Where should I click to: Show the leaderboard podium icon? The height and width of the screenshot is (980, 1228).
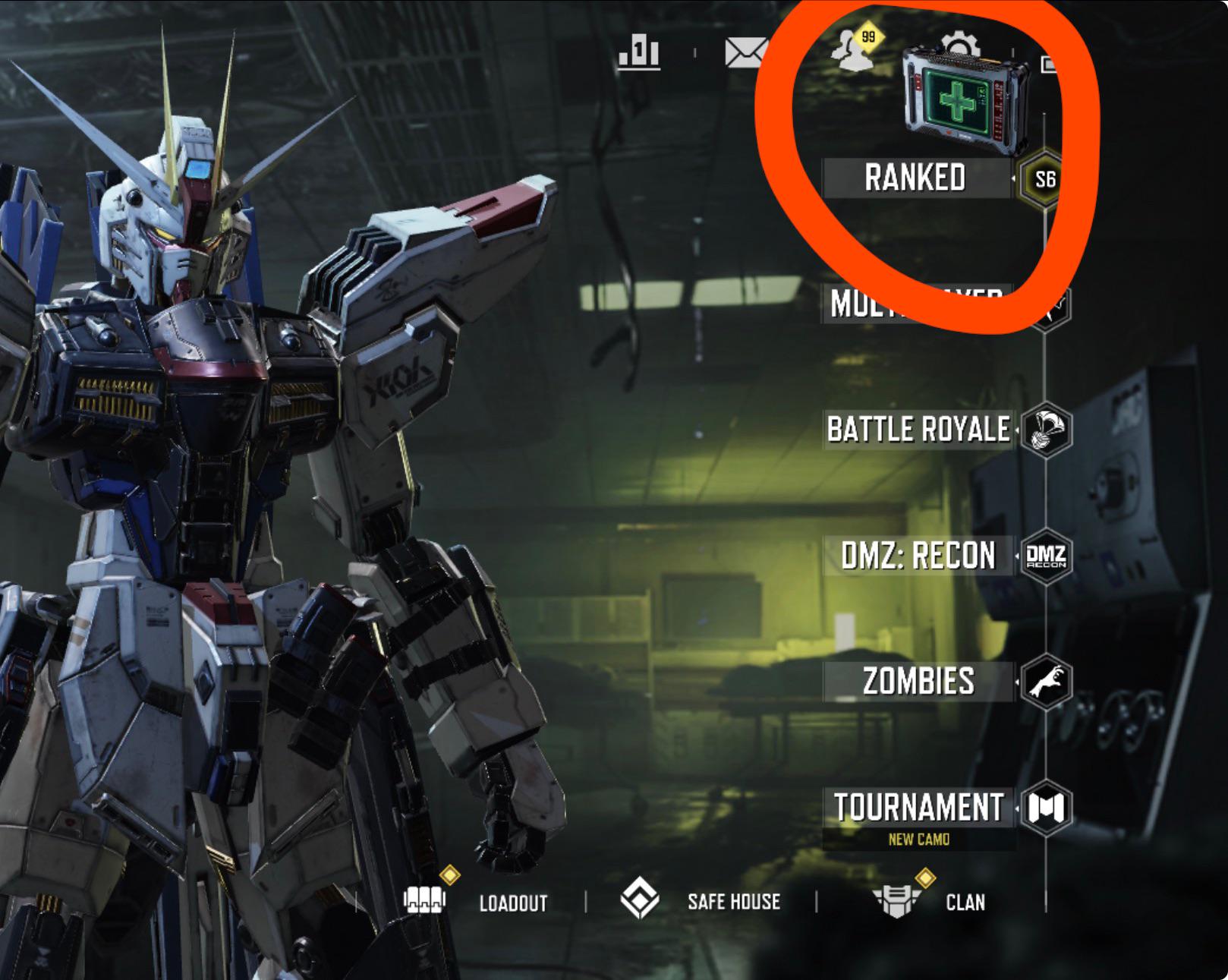point(638,53)
